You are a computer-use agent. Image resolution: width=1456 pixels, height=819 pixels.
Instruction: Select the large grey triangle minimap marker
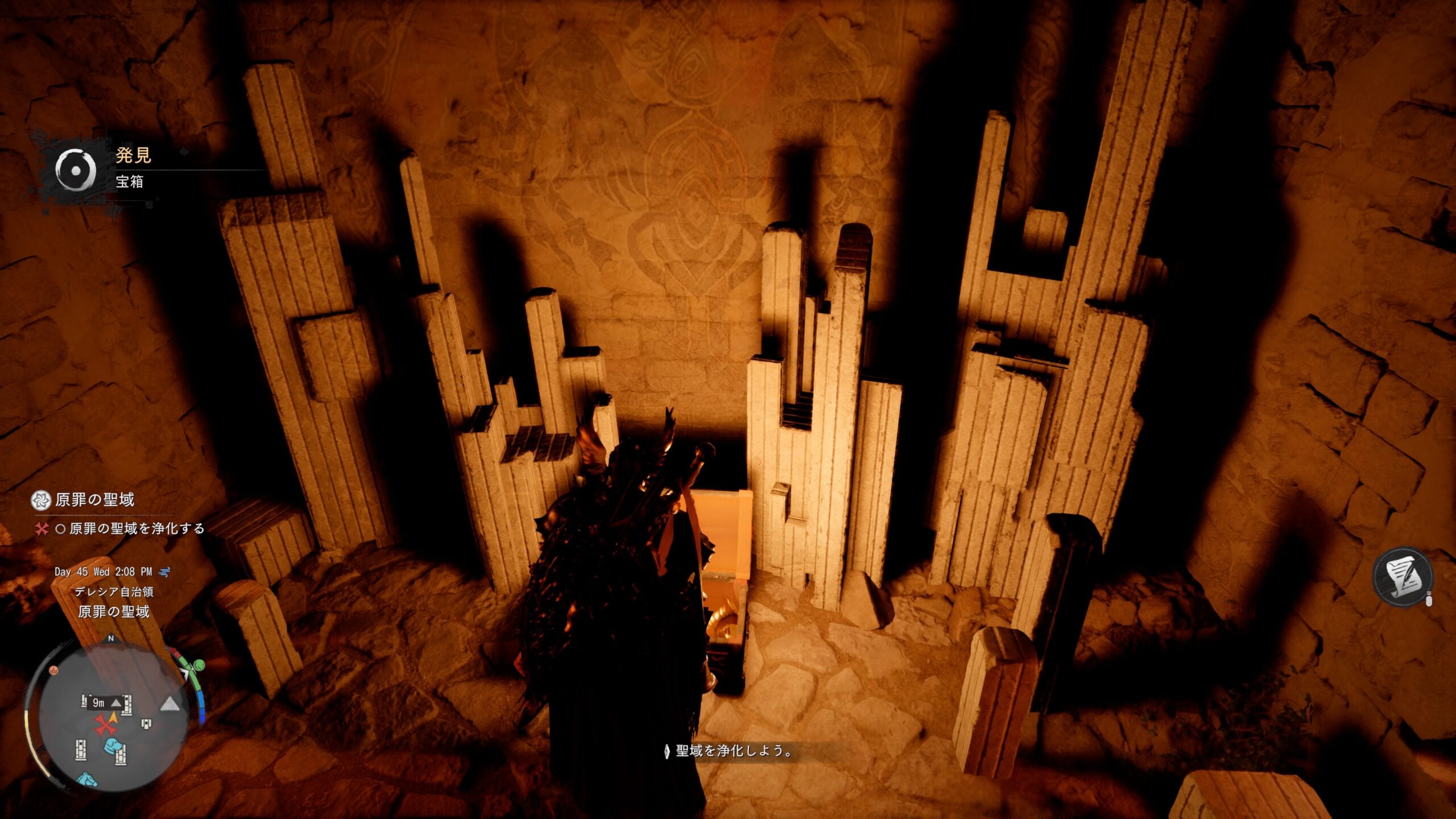(x=169, y=705)
